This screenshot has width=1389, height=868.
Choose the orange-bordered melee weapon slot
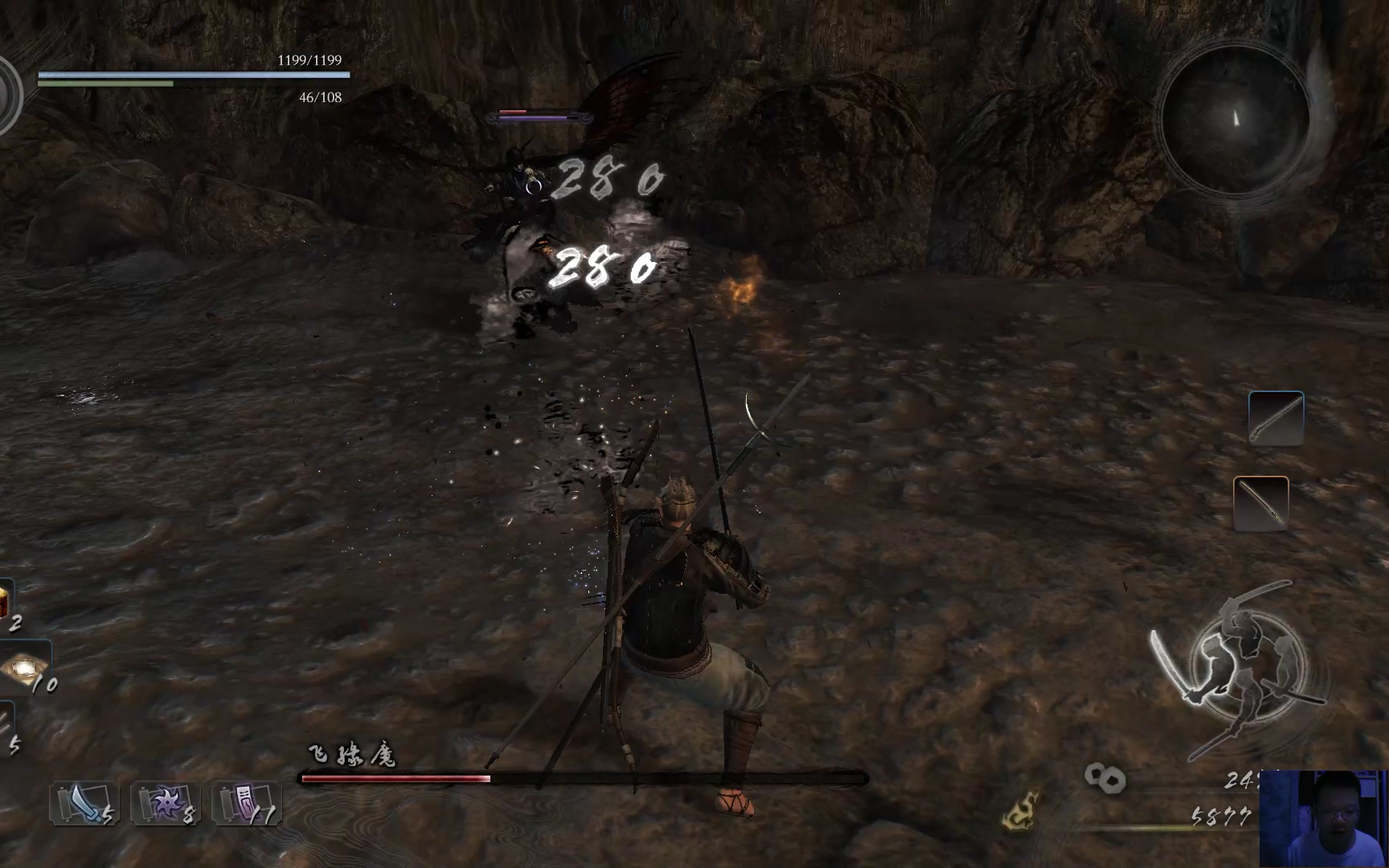point(1260,503)
